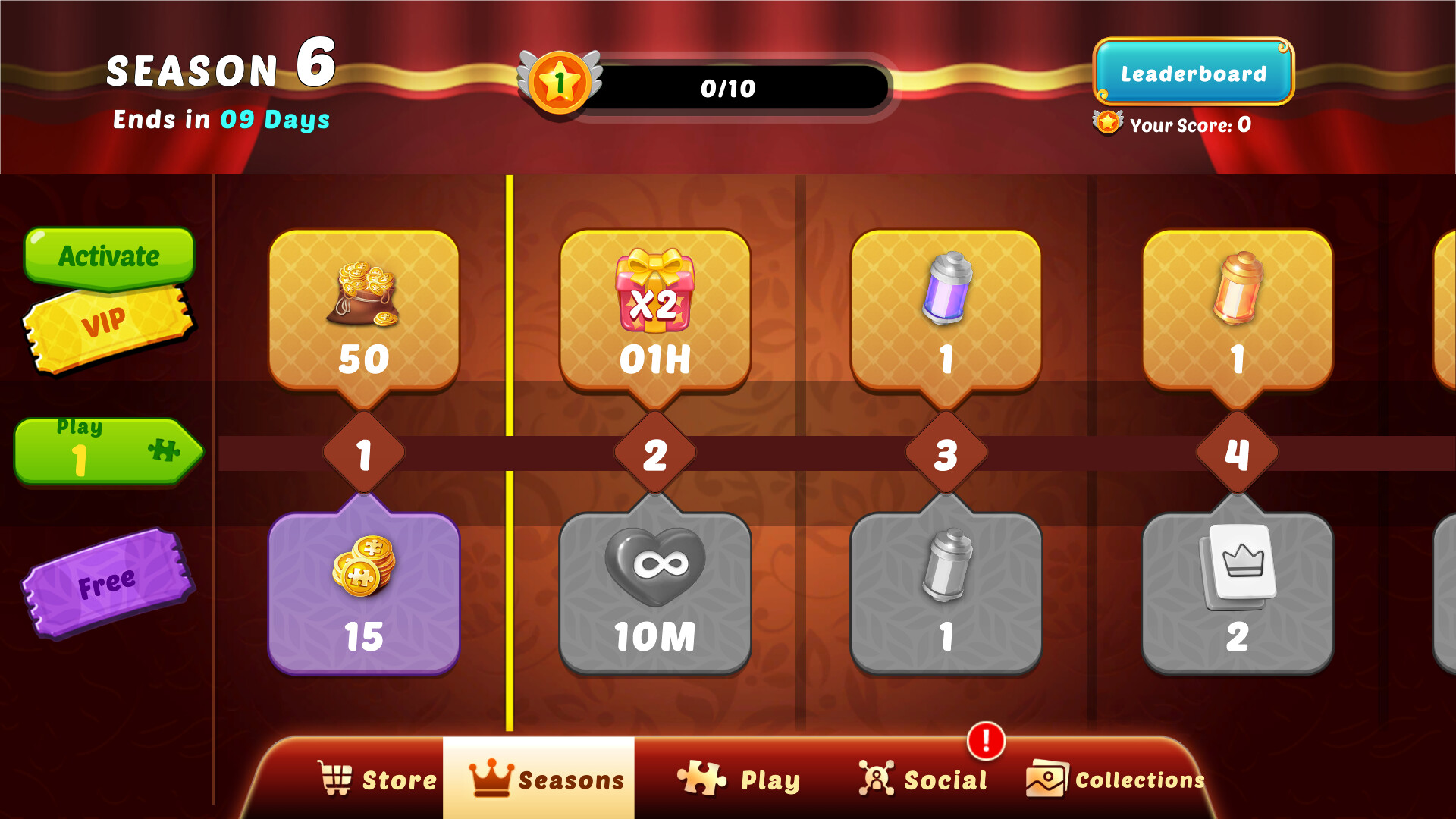Select the Store cart icon
Viewport: 1456px width, 819px height.
(x=336, y=777)
